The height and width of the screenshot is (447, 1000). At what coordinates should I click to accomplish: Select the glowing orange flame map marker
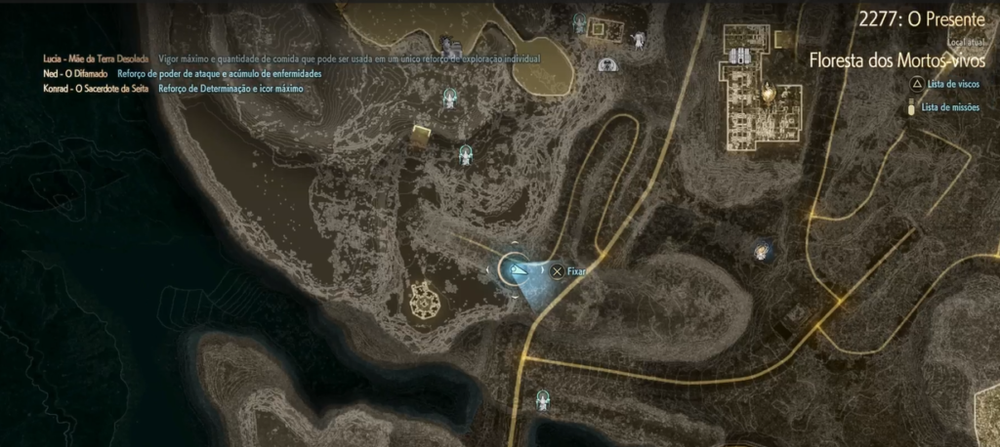(769, 91)
